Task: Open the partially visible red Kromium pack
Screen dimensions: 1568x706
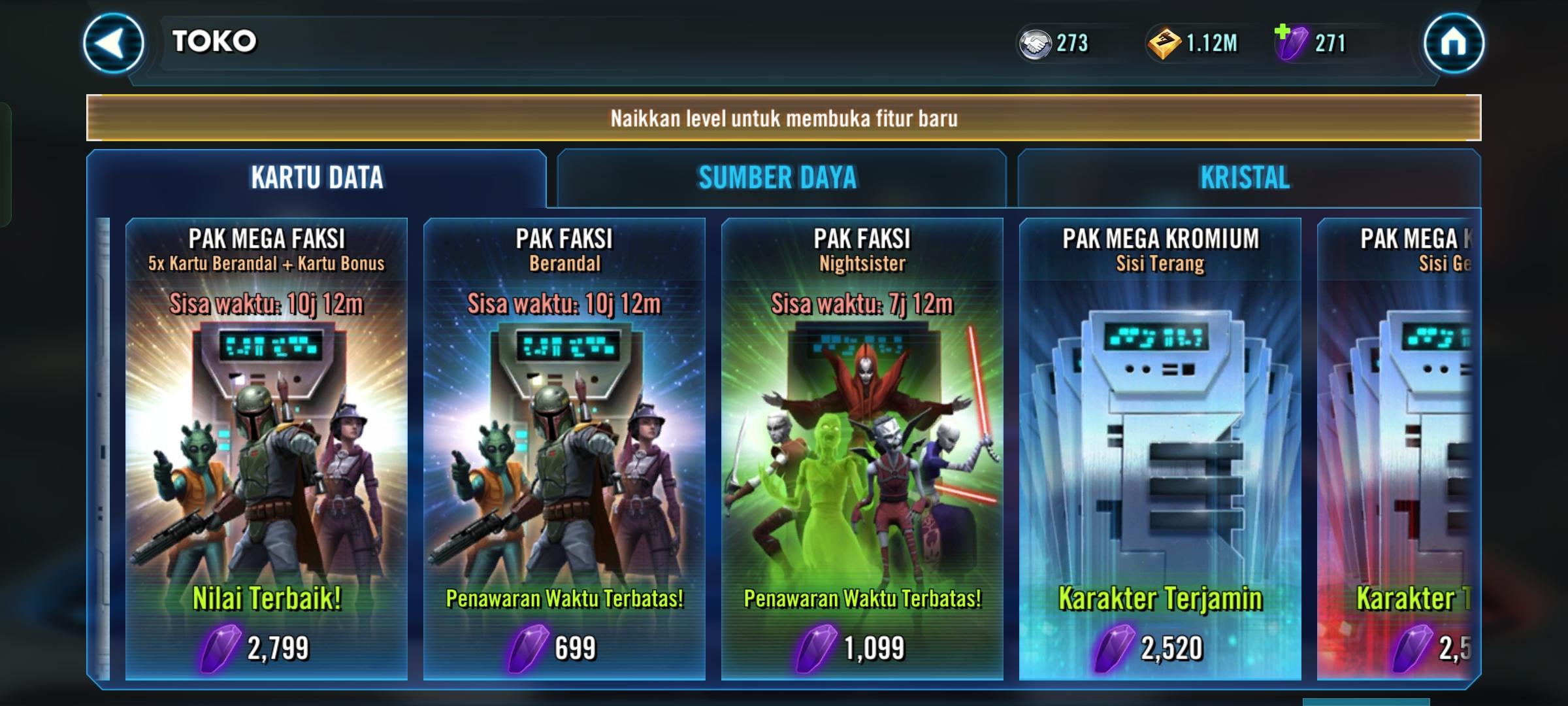Action: pyautogui.click(x=1398, y=448)
